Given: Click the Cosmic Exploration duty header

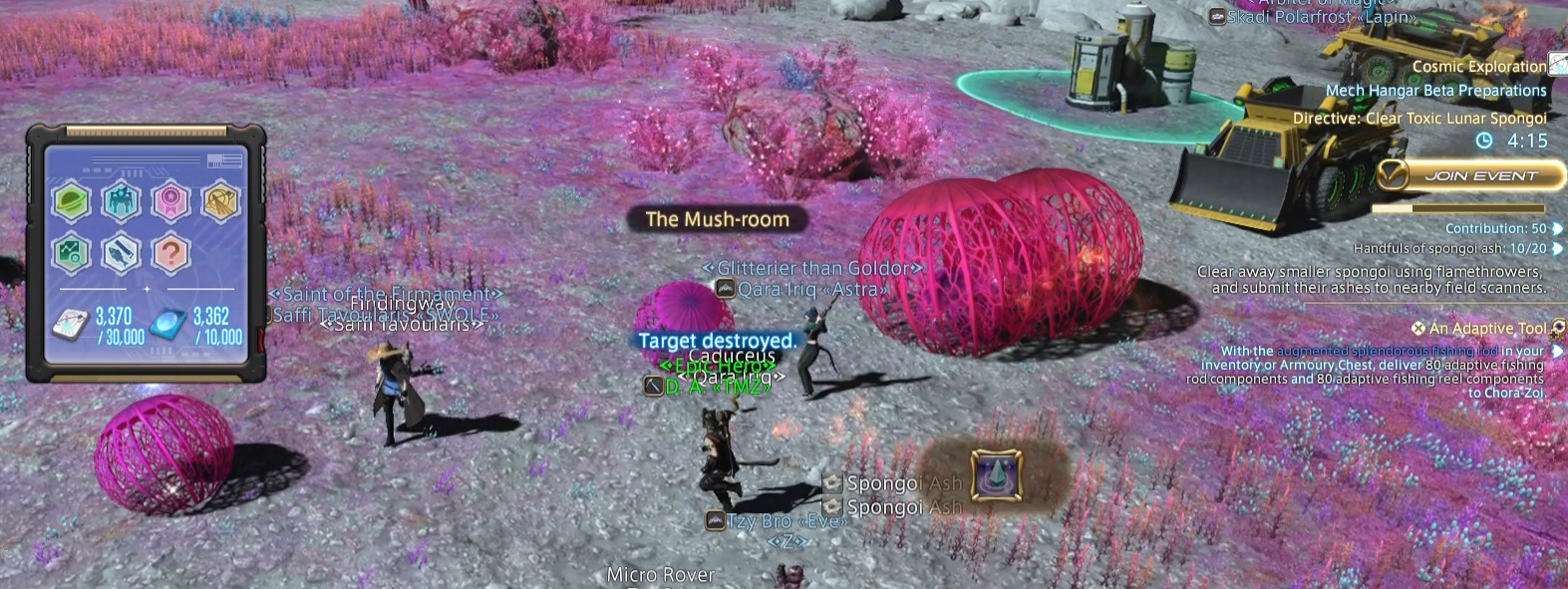Looking at the screenshot, I should click(x=1478, y=67).
